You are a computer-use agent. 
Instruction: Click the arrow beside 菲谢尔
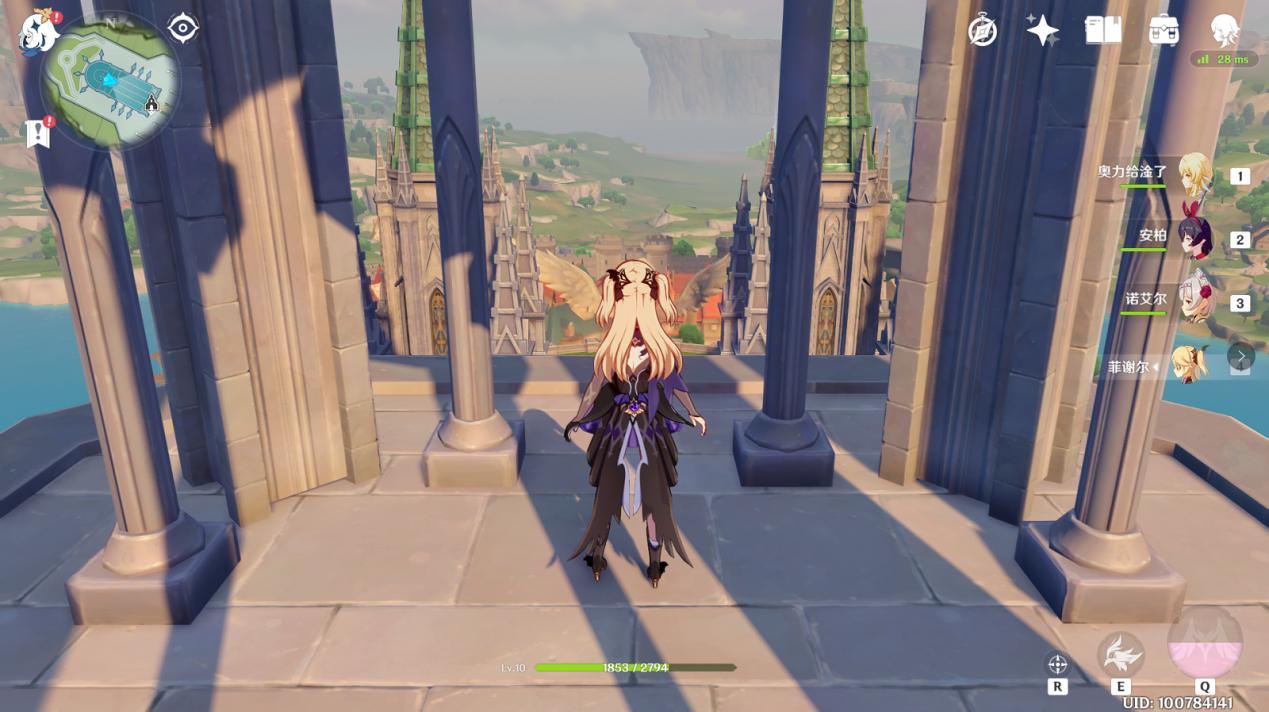(1240, 357)
